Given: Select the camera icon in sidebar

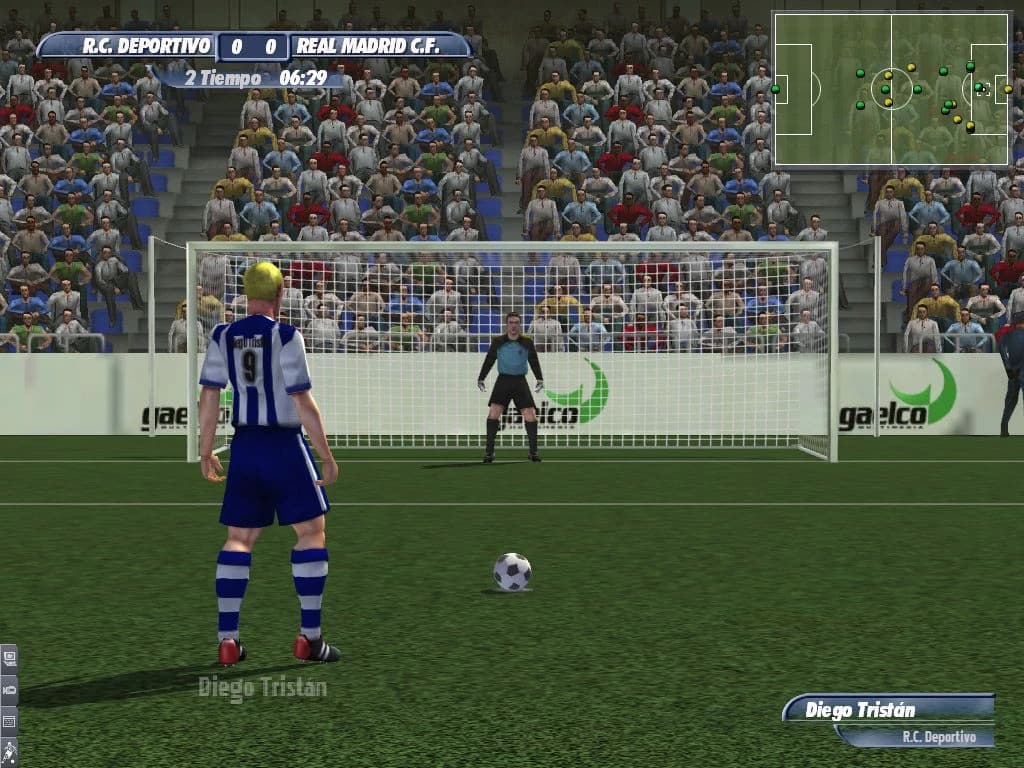Looking at the screenshot, I should 9,689.
